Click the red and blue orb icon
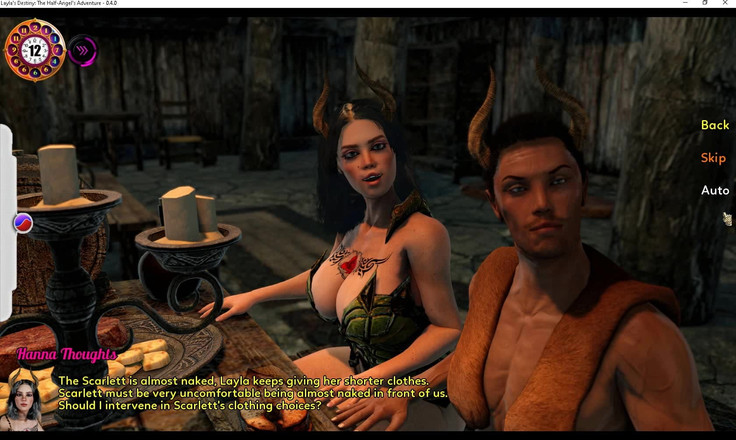Image resolution: width=736 pixels, height=440 pixels. pyautogui.click(x=23, y=223)
